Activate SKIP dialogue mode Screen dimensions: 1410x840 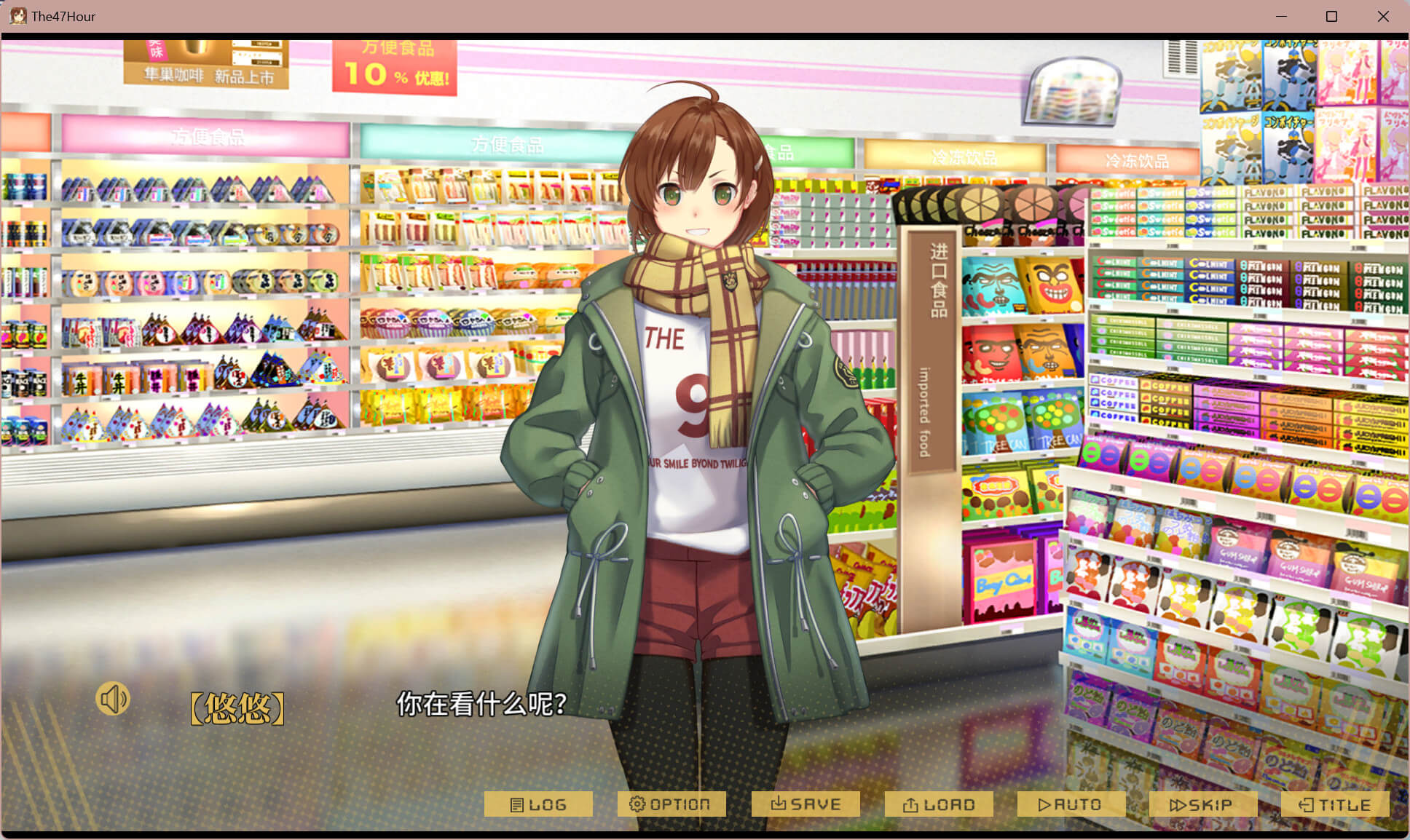click(1202, 804)
